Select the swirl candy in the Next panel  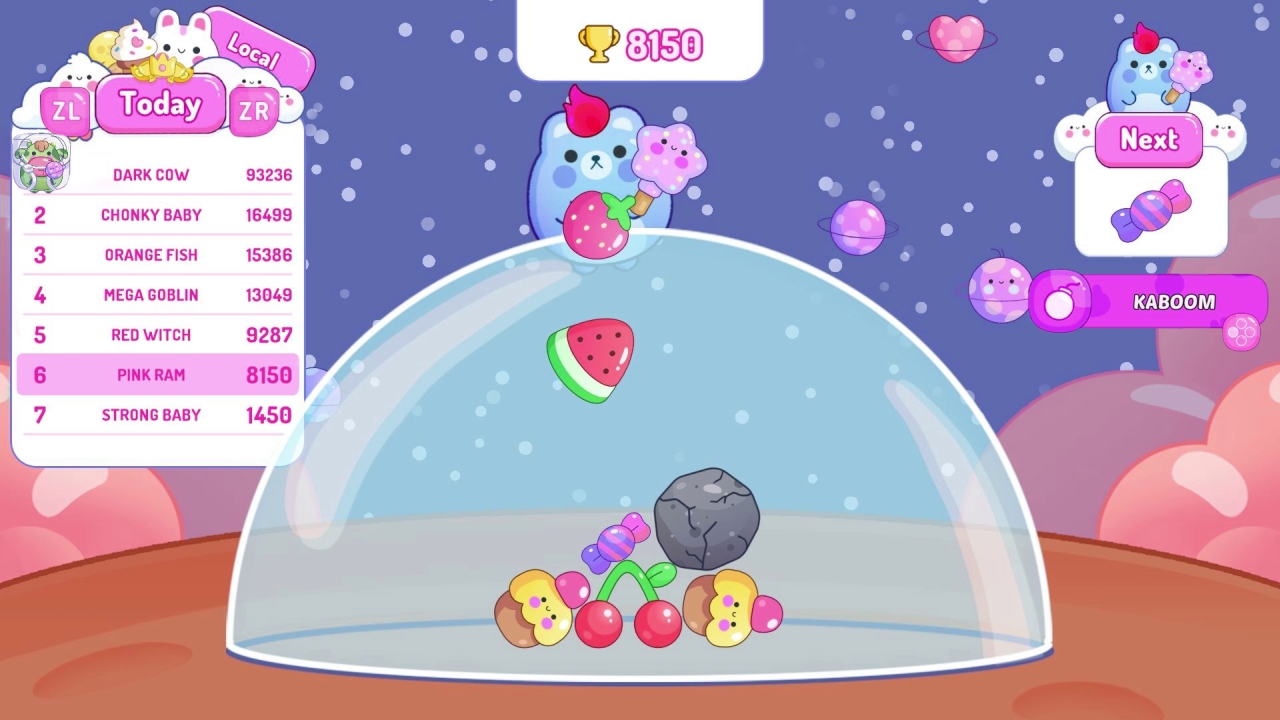(x=1150, y=212)
